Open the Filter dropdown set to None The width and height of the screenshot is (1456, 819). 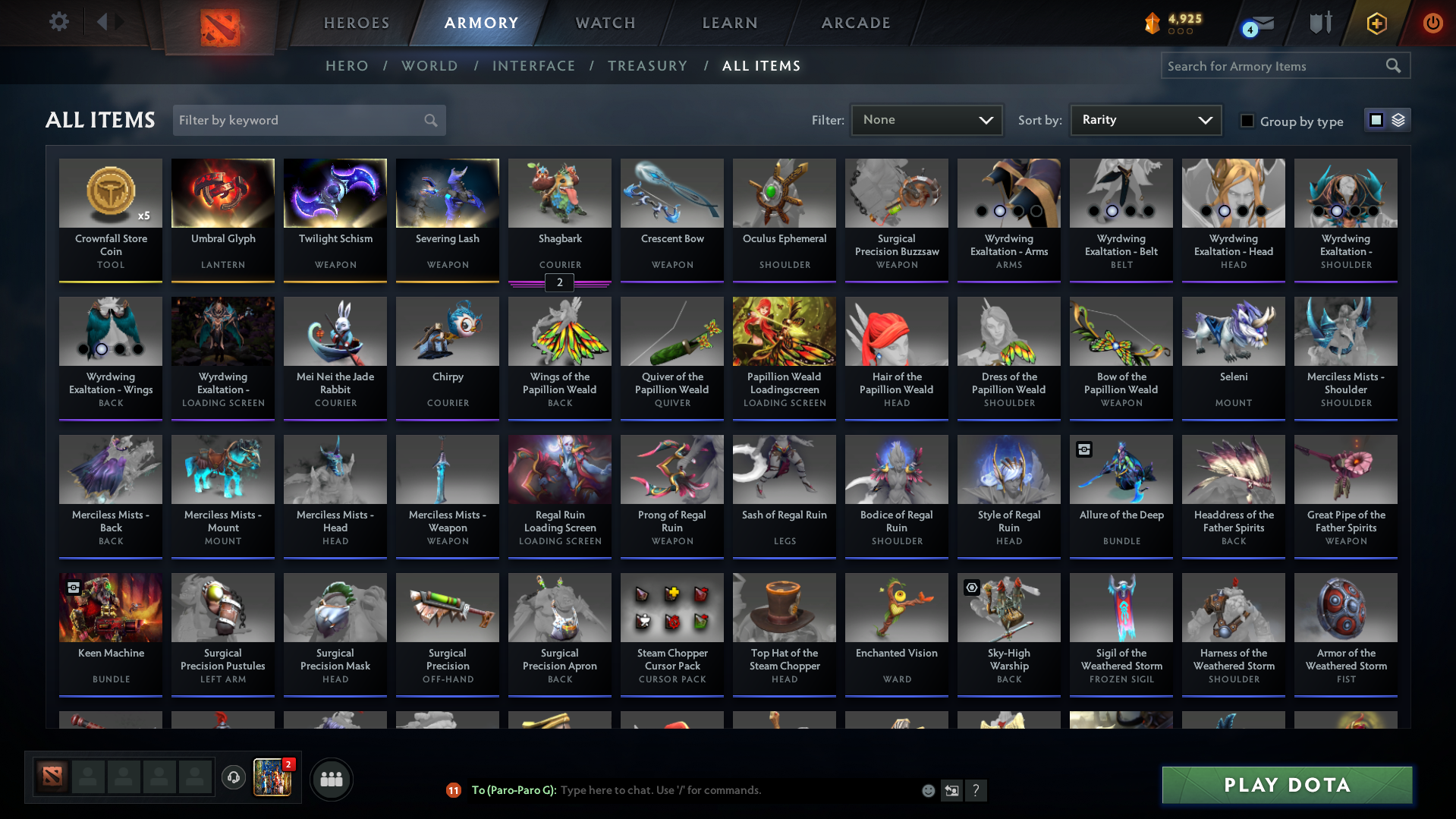pyautogui.click(x=926, y=119)
